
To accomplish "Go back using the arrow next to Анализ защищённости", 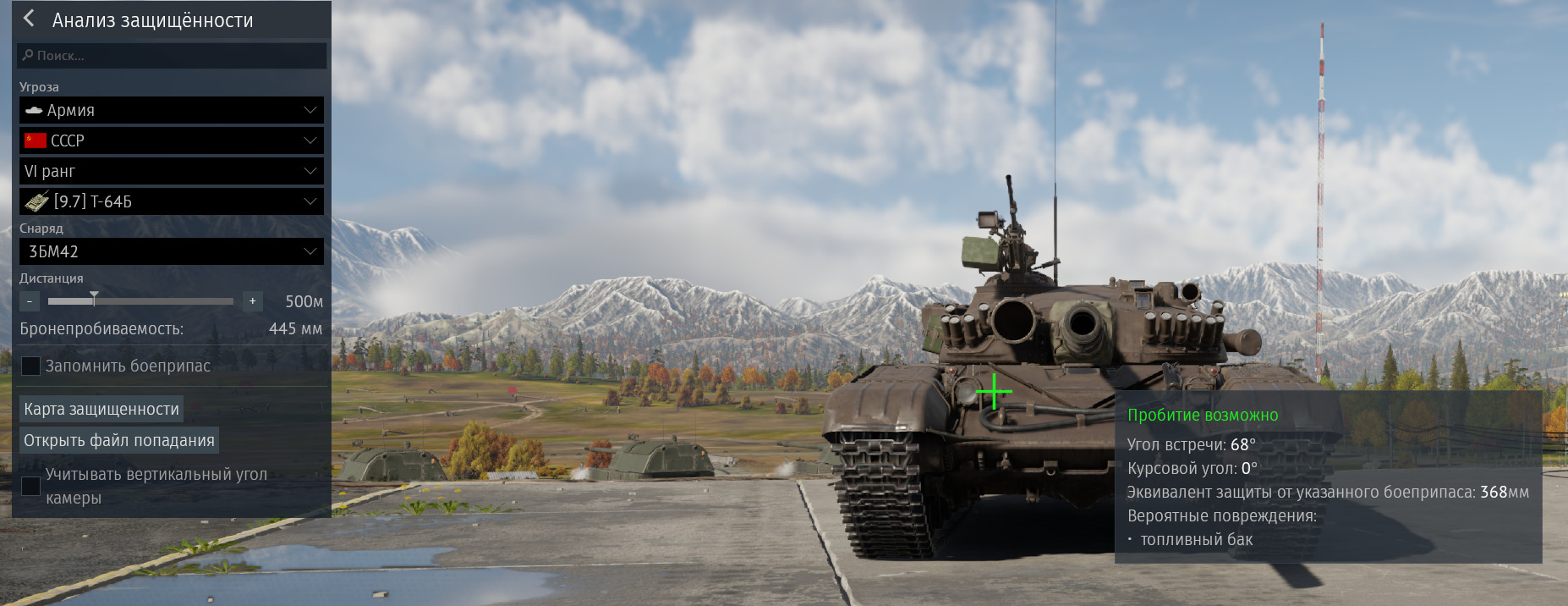I will [x=30, y=19].
